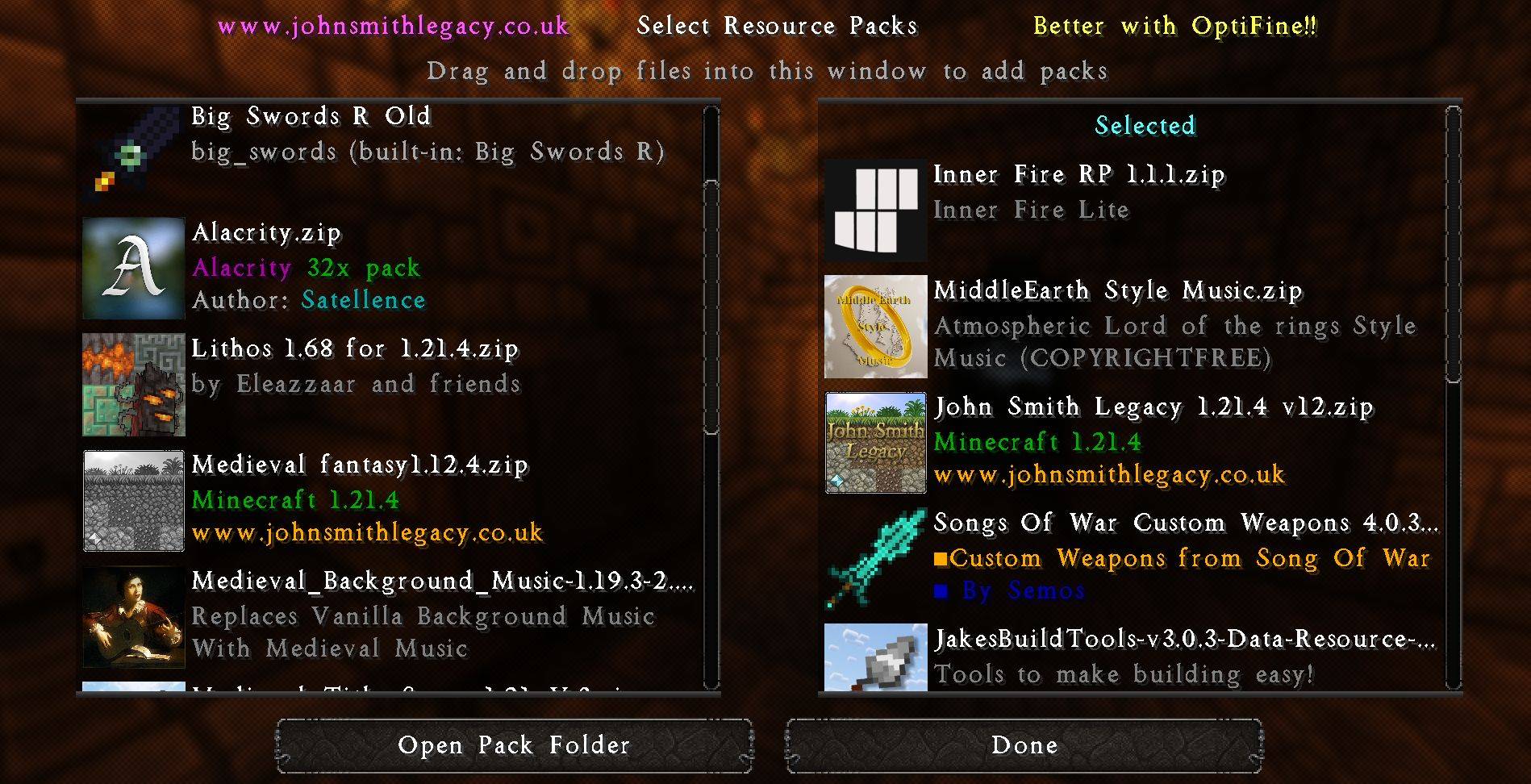Click the Medieval_Background_Music bard thumbnail
This screenshot has height=784, width=1531.
click(133, 615)
